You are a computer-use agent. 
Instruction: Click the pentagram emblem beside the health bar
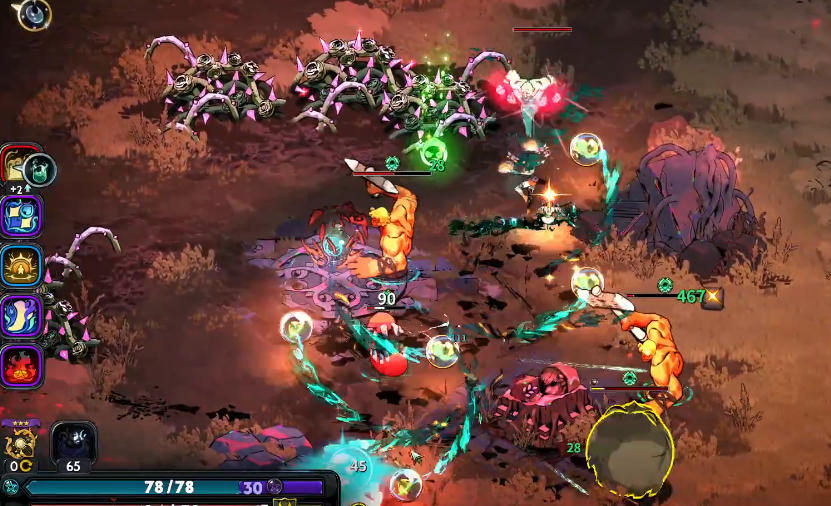click(x=11, y=487)
